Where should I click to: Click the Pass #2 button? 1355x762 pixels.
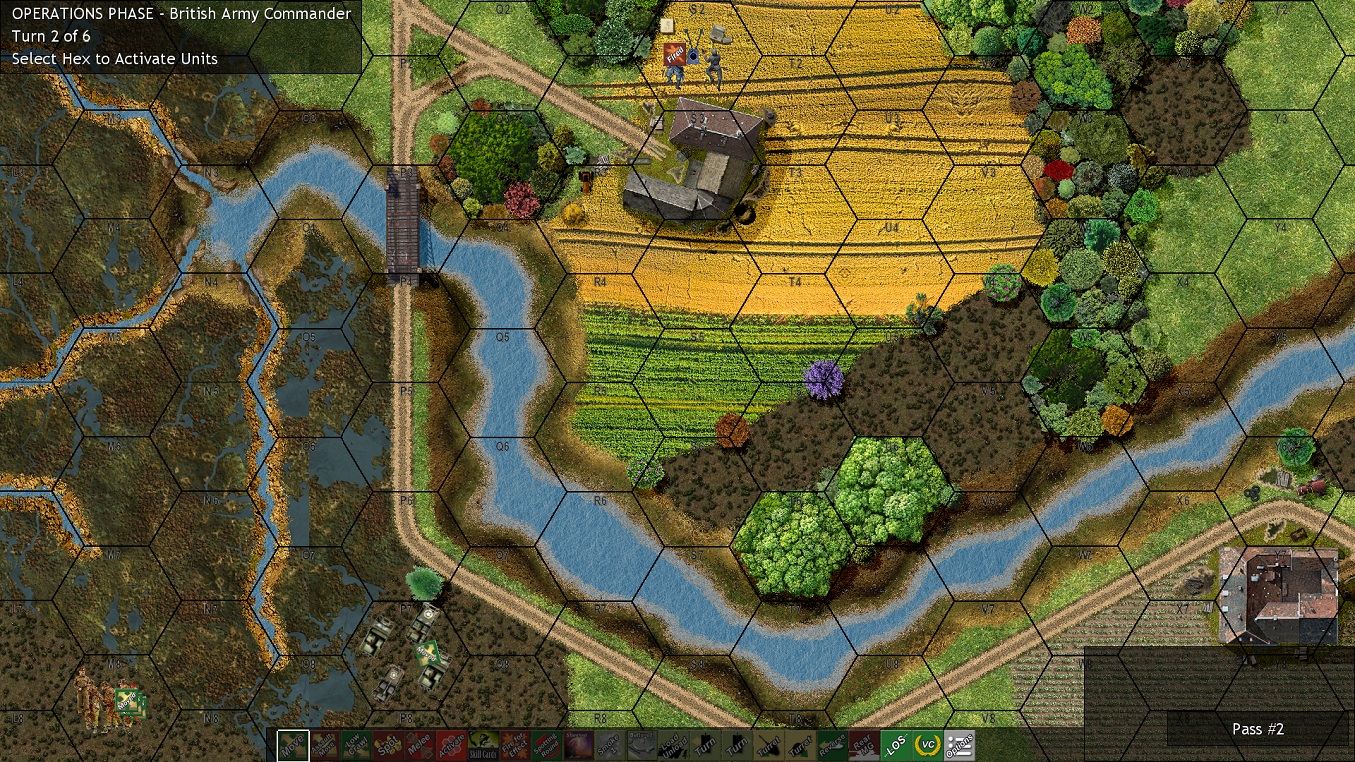(x=1257, y=729)
